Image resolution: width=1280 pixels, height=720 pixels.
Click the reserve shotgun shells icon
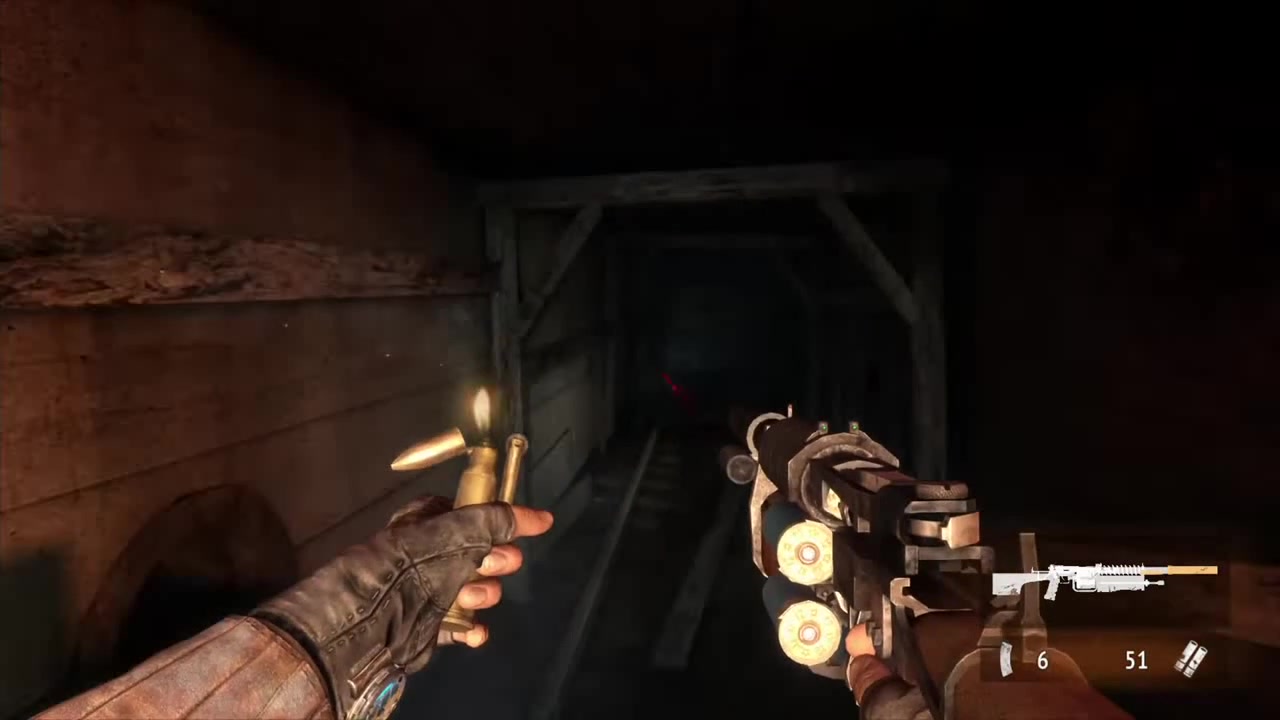pyautogui.click(x=1190, y=659)
